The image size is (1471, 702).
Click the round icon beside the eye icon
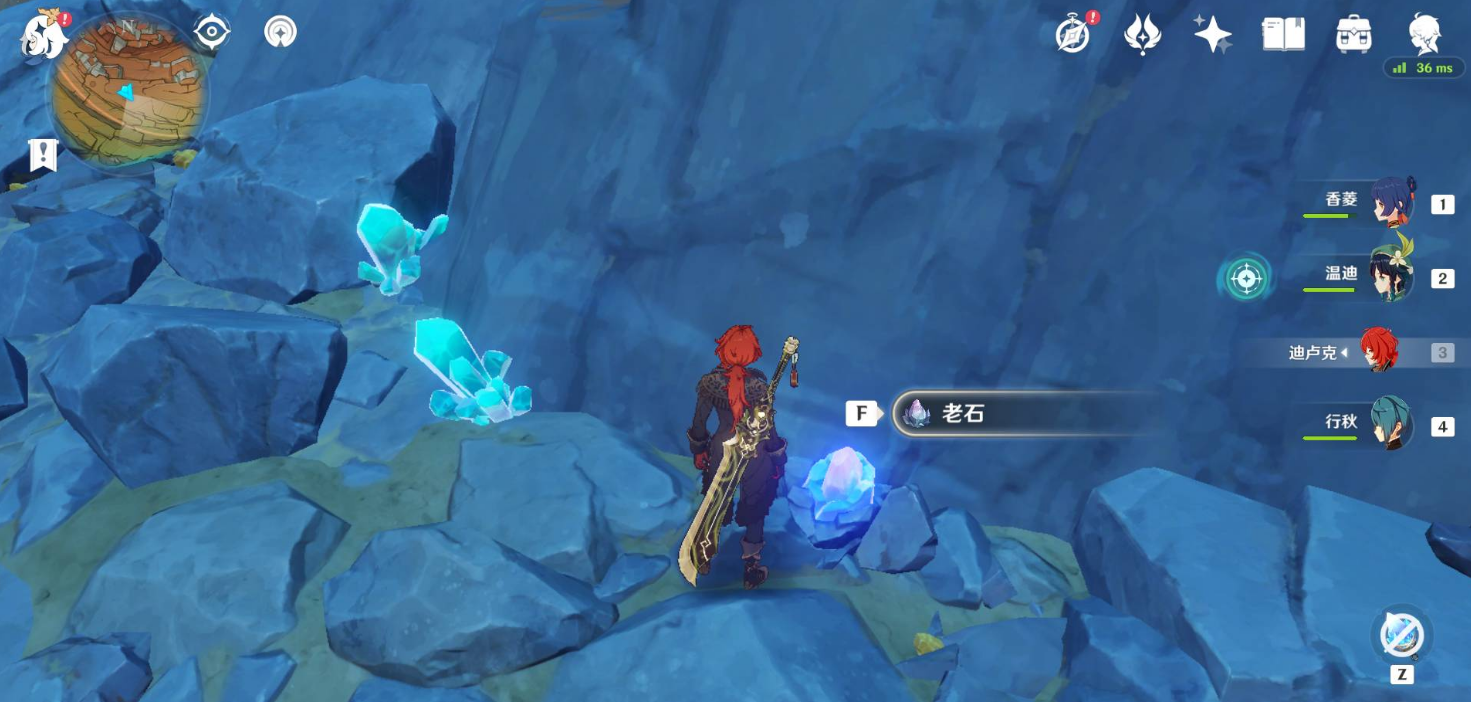pos(281,32)
